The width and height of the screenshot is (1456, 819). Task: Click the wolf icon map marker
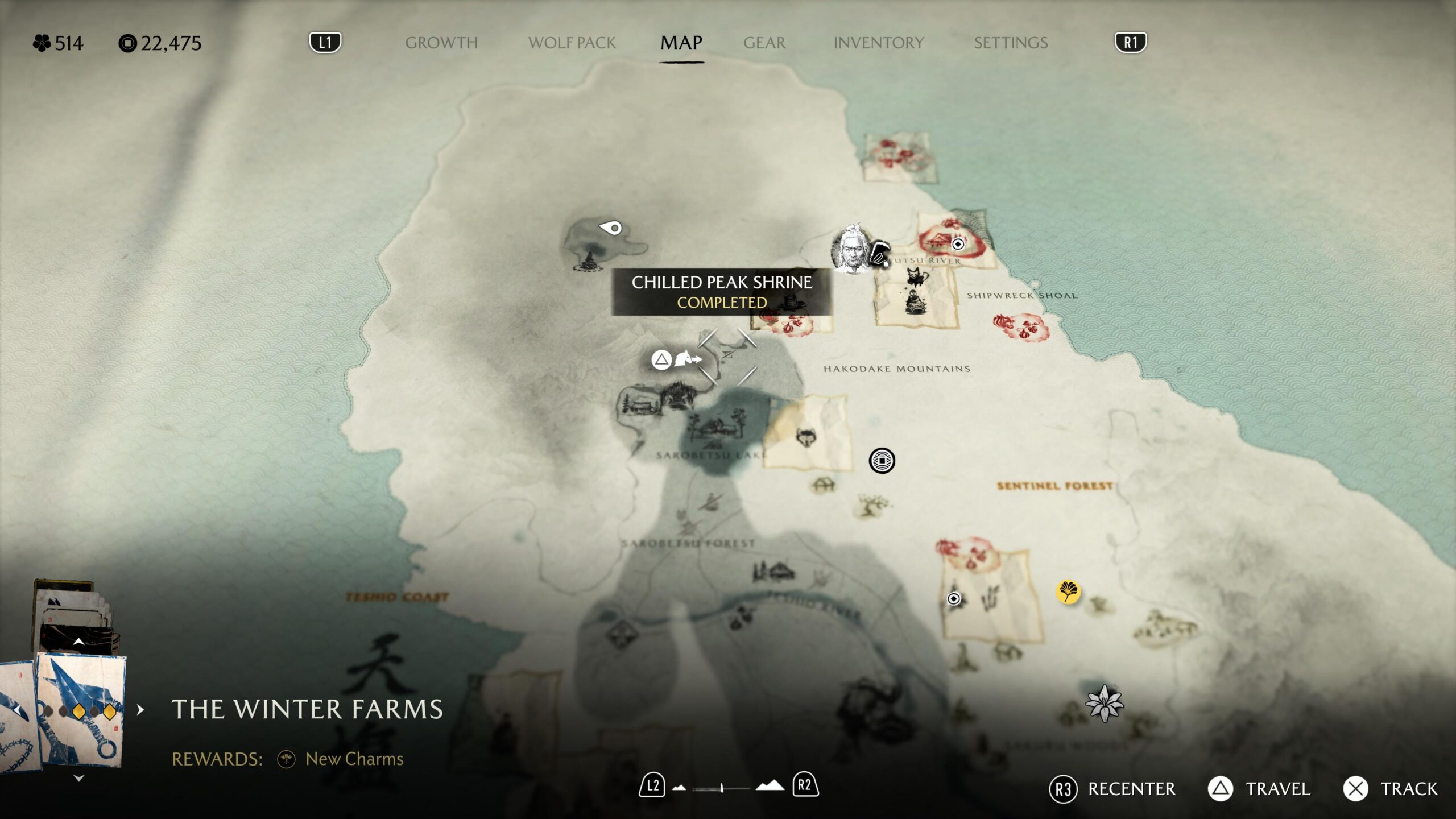pos(806,438)
